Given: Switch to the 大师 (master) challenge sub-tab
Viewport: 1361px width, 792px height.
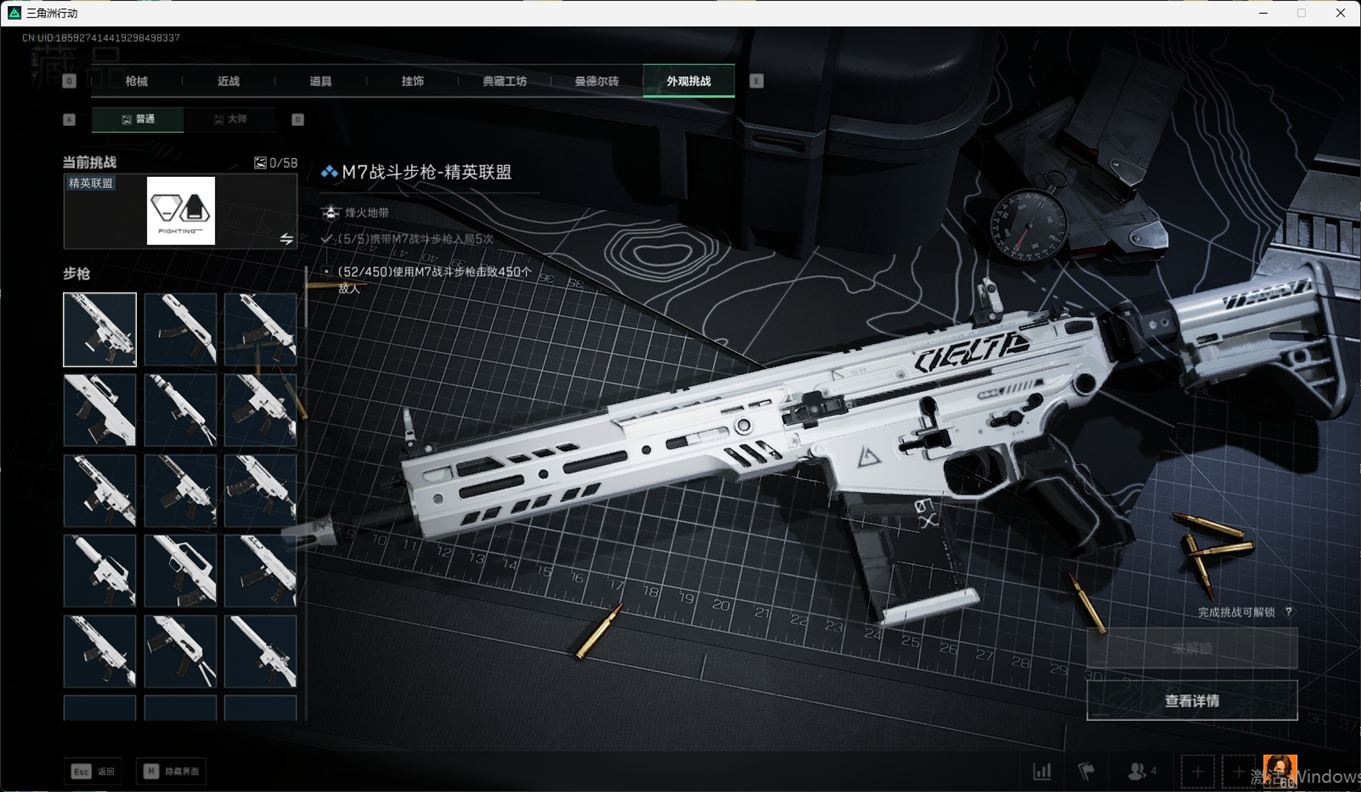Looking at the screenshot, I should pos(229,119).
